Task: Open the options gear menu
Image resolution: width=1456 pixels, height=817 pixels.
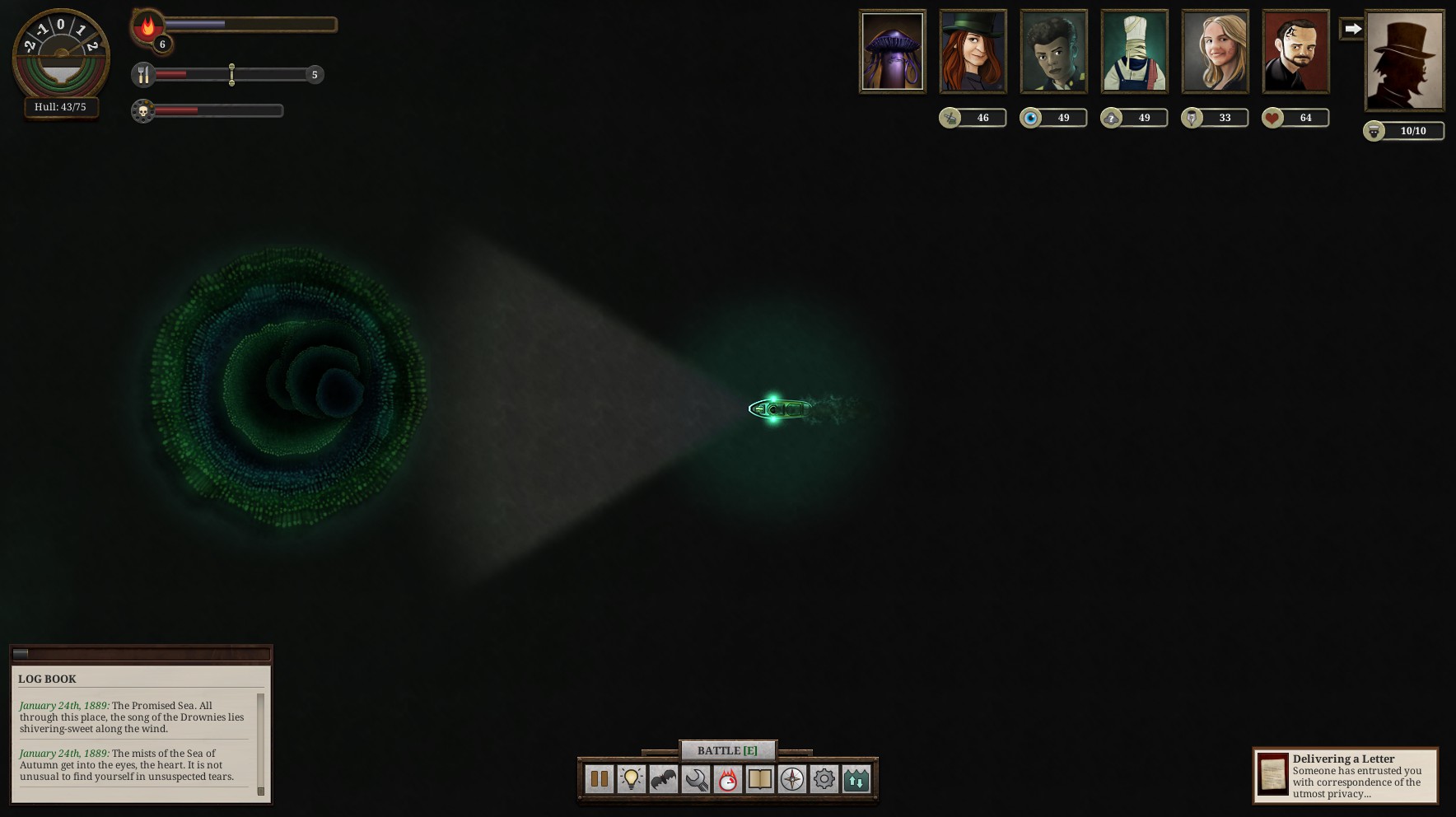Action: pos(822,778)
